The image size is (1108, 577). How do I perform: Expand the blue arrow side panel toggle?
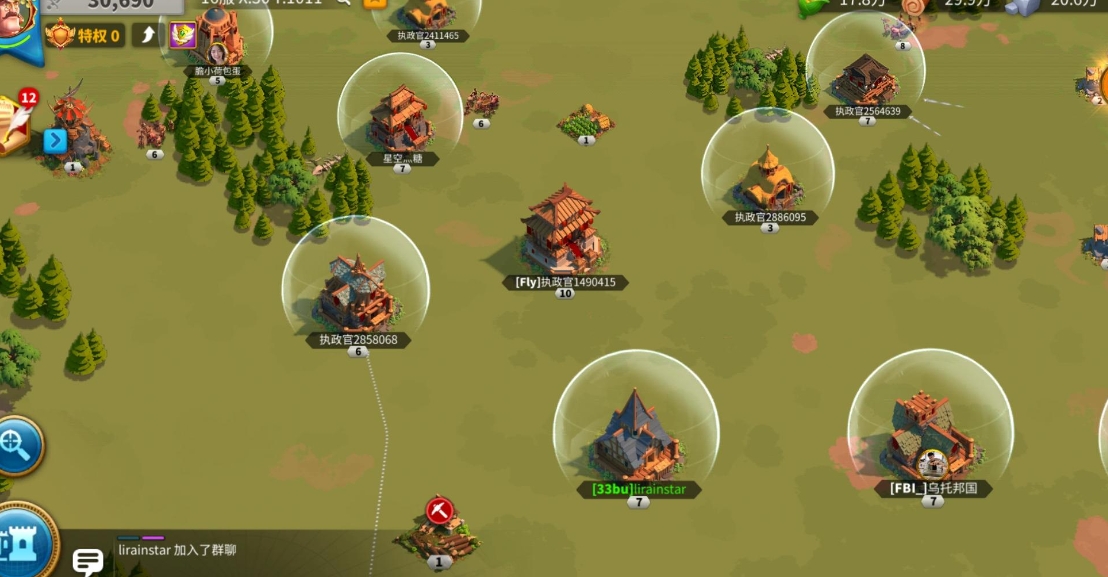55,141
